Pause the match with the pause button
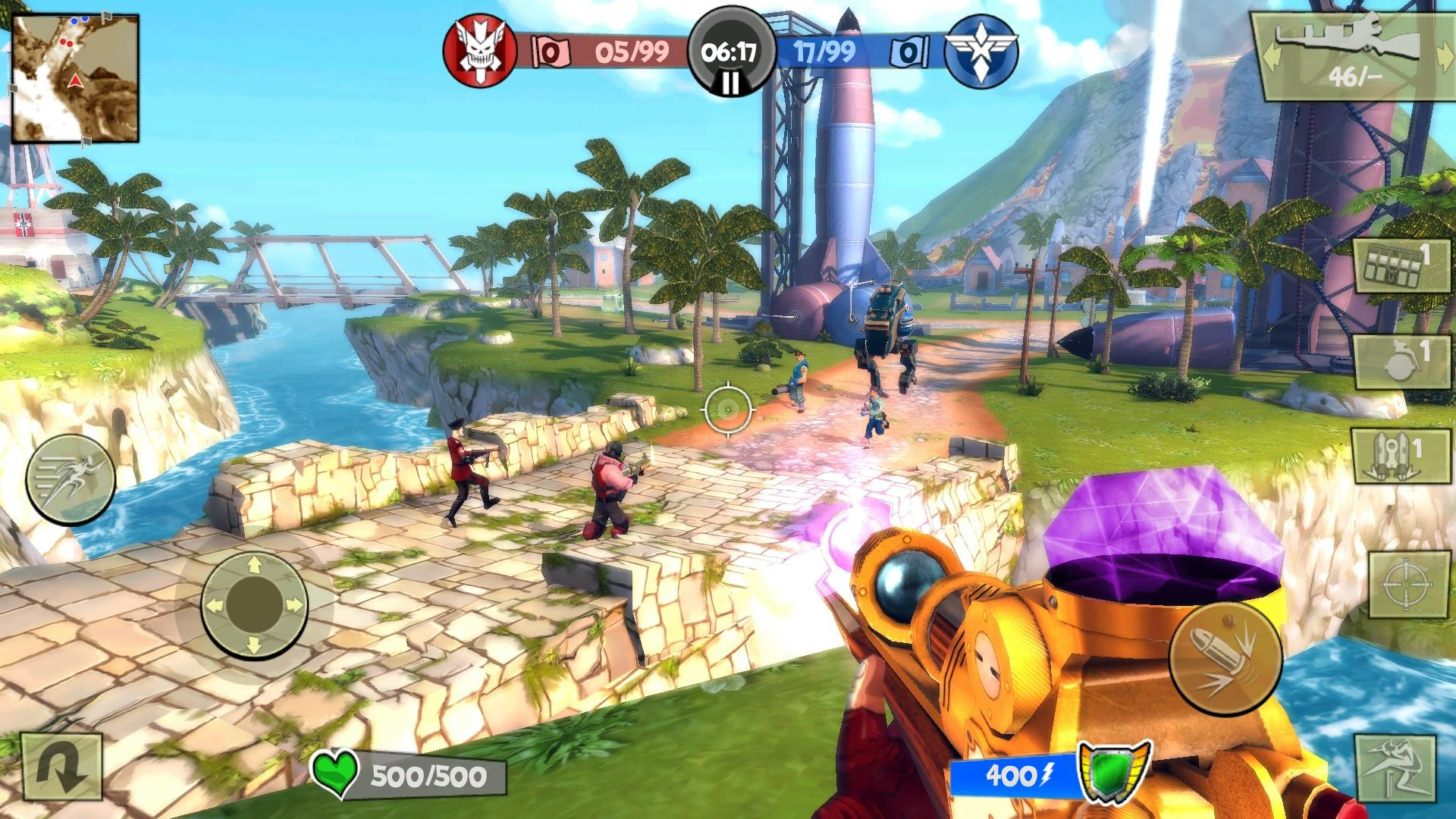Viewport: 1456px width, 819px height. click(730, 82)
